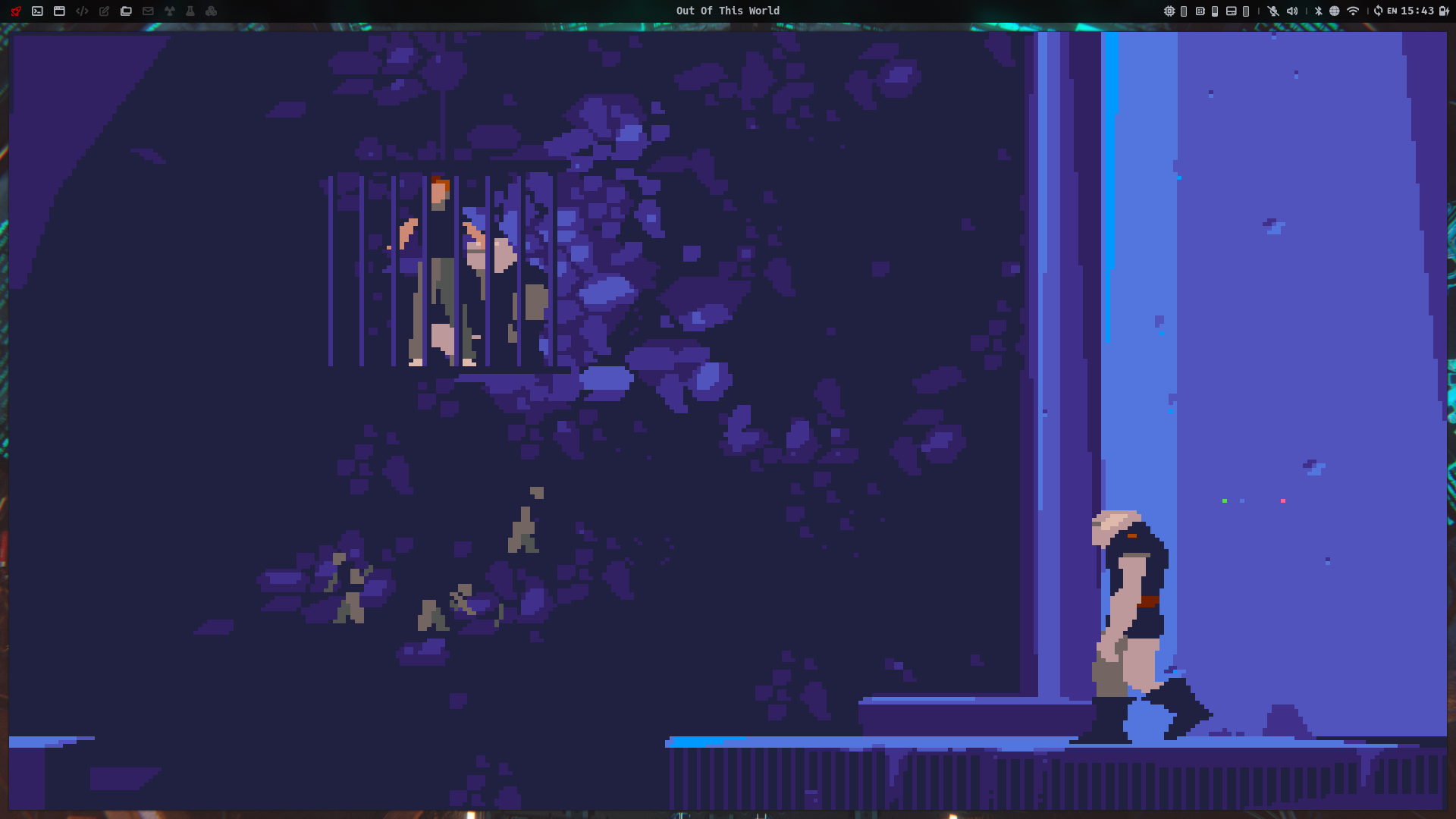The image size is (1456, 819).
Task: Toggle Bluetooth from the system tray
Action: 1318,11
